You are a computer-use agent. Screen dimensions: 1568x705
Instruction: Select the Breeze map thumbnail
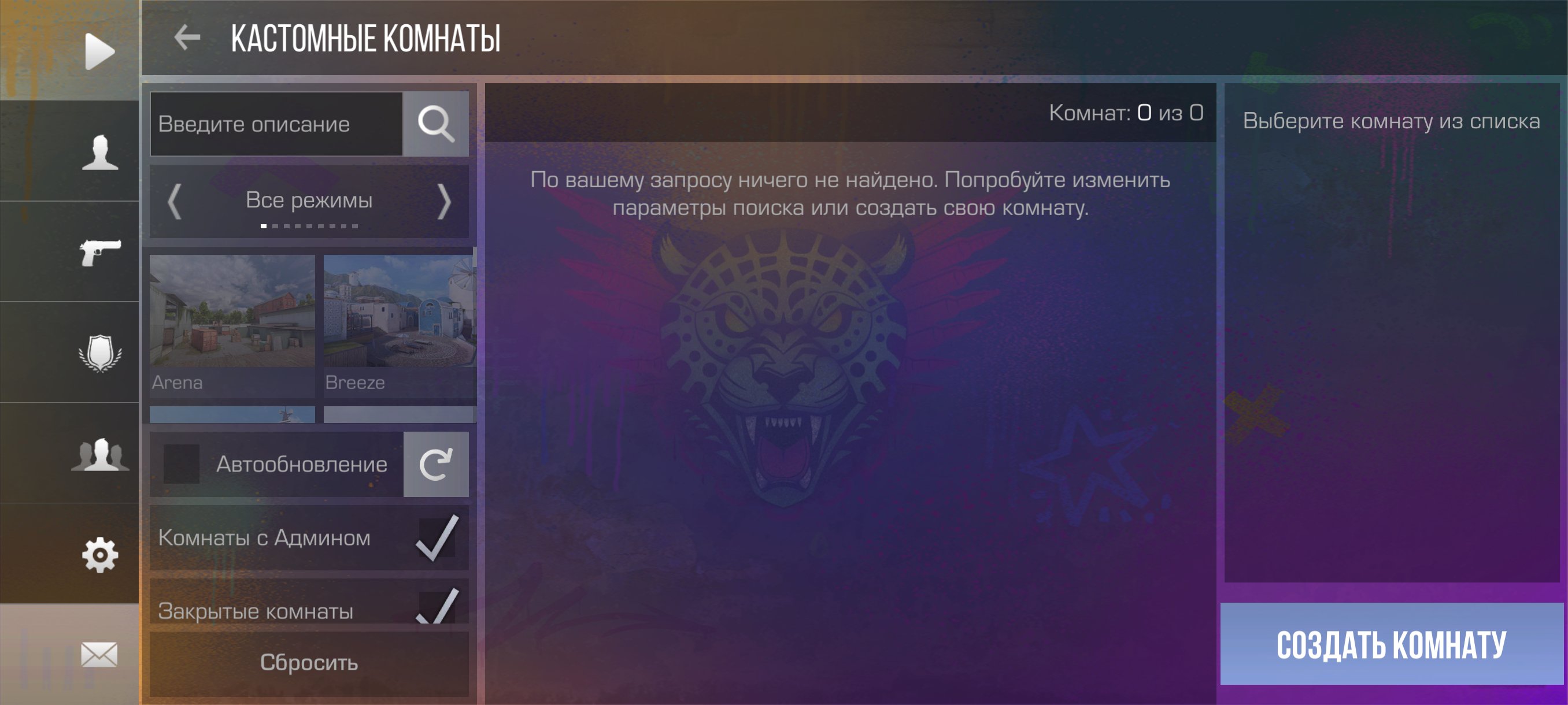tap(400, 324)
